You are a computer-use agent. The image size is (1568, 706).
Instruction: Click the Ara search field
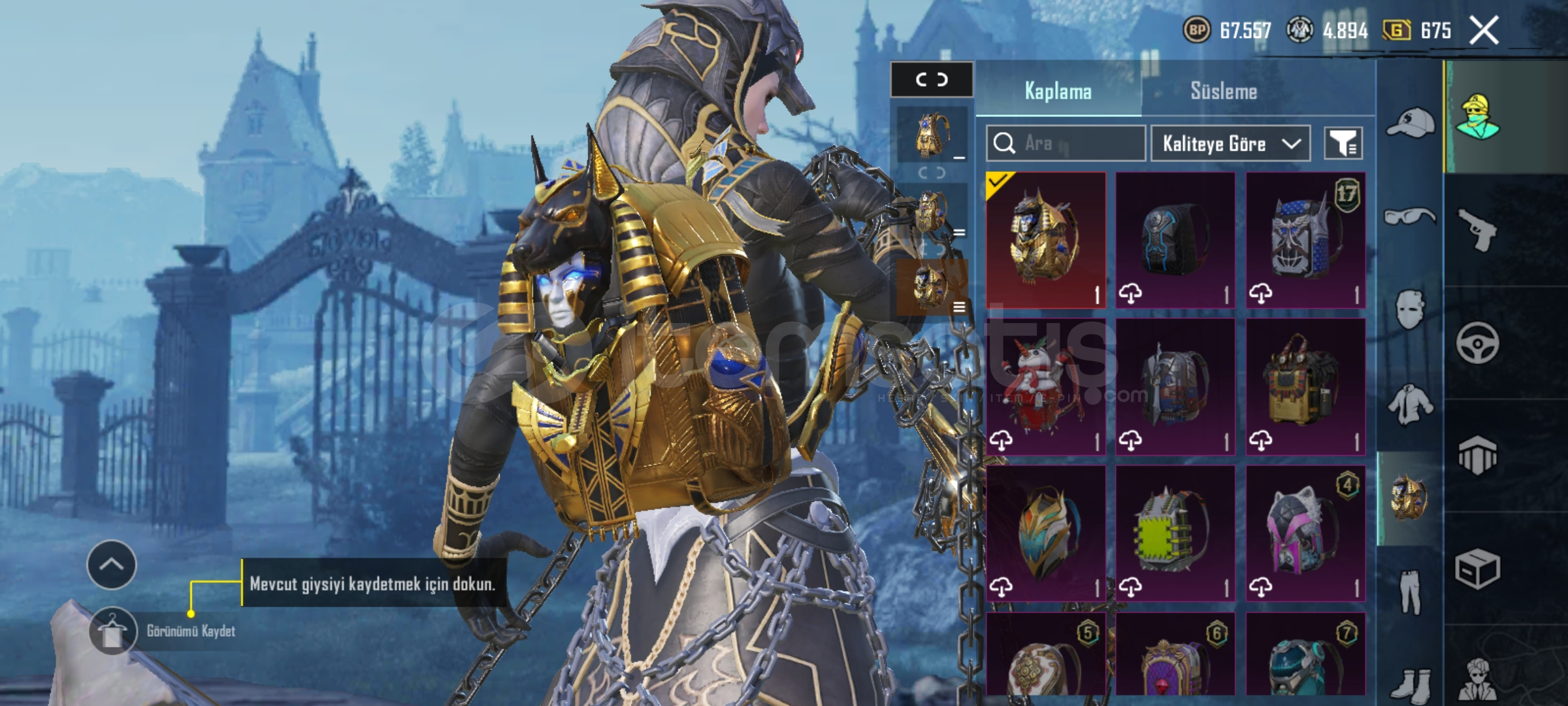[x=1066, y=143]
